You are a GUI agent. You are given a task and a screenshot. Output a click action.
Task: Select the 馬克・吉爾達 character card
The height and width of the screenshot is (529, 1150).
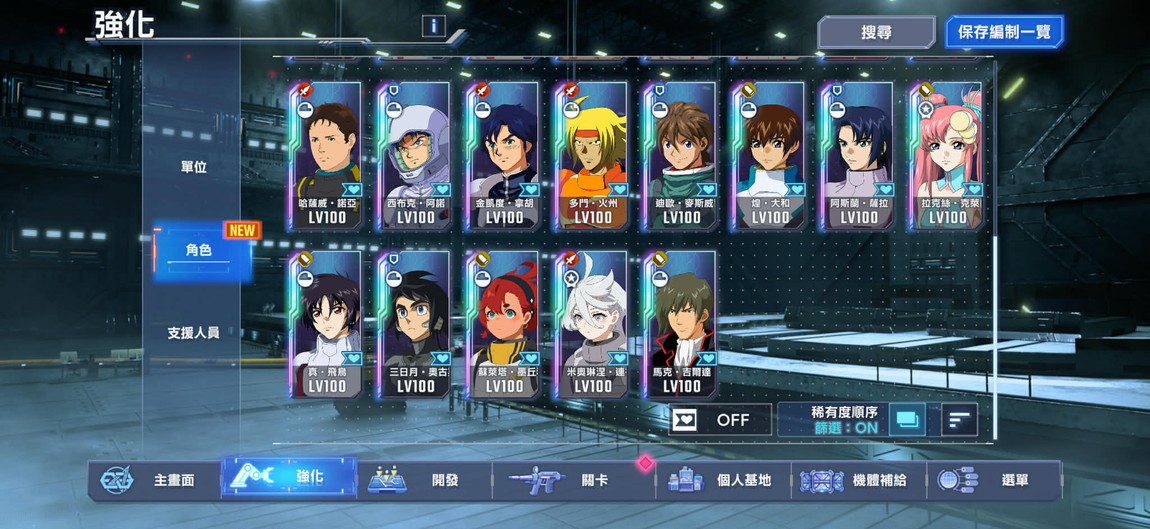coord(681,325)
